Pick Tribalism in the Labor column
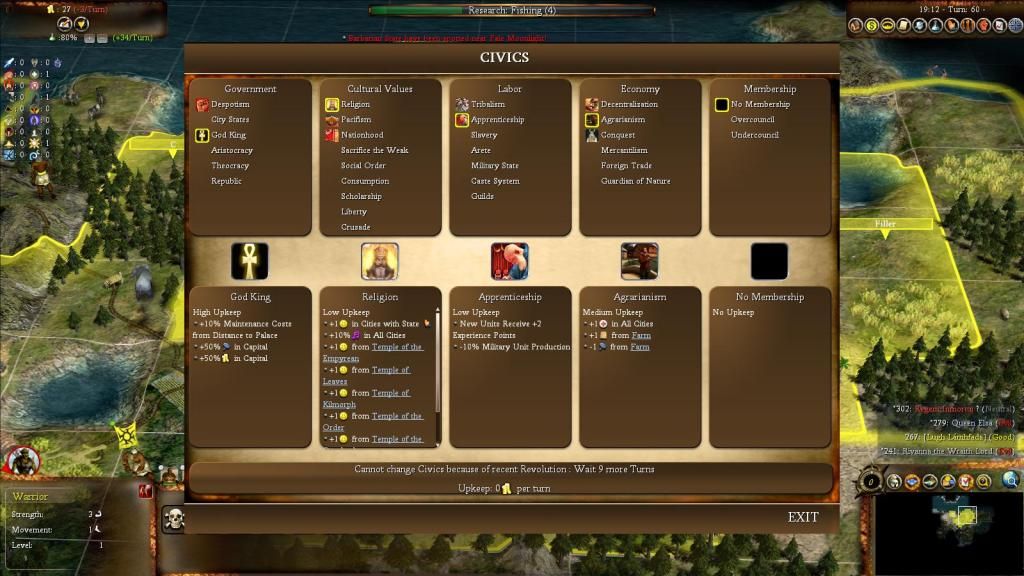The width and height of the screenshot is (1024, 576). tap(488, 104)
